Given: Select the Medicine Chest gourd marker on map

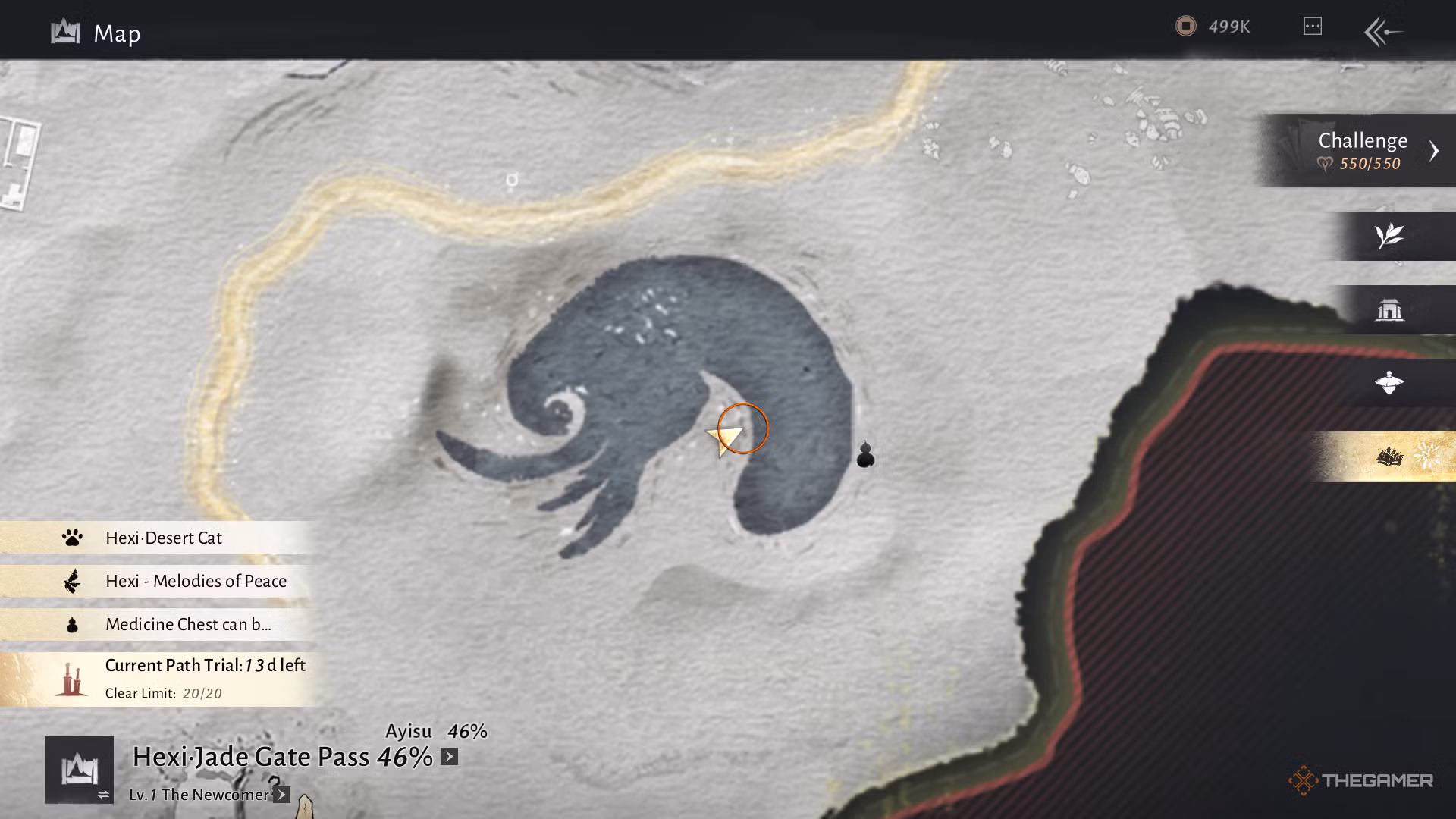Looking at the screenshot, I should pos(865,455).
